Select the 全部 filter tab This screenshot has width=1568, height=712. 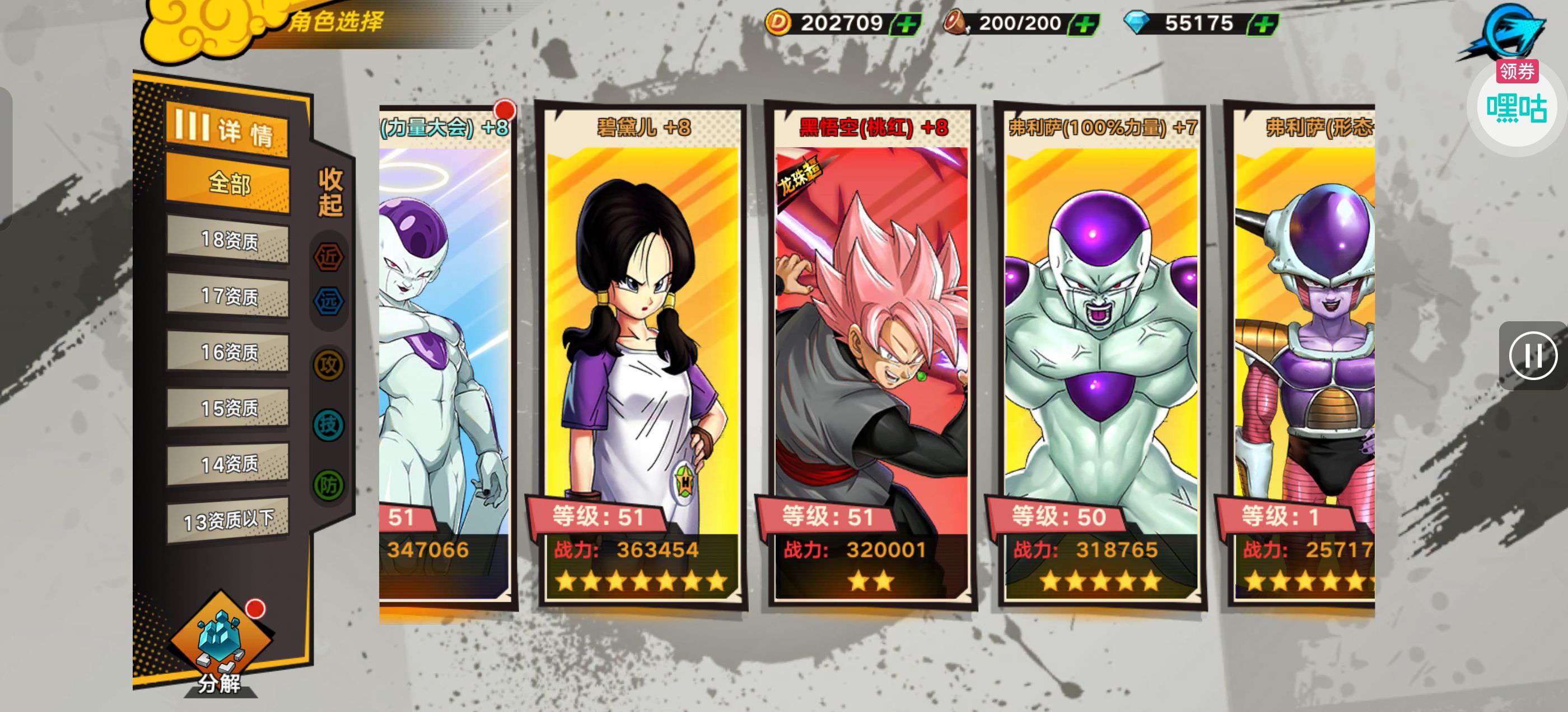pos(228,182)
